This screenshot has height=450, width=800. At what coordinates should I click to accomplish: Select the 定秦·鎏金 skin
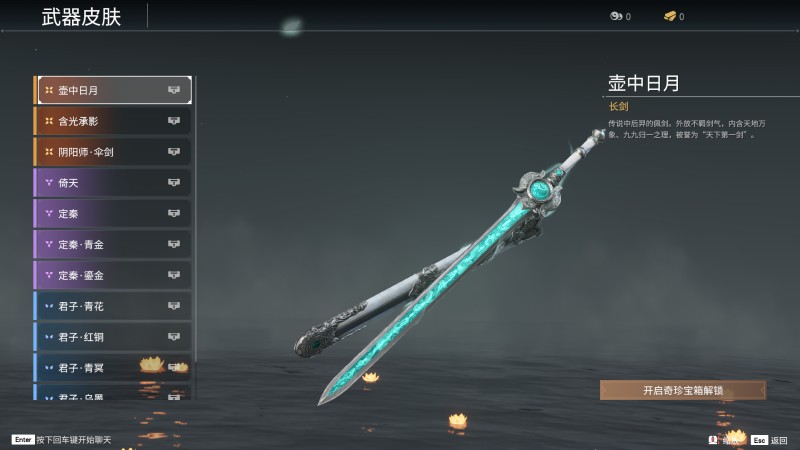click(x=113, y=275)
